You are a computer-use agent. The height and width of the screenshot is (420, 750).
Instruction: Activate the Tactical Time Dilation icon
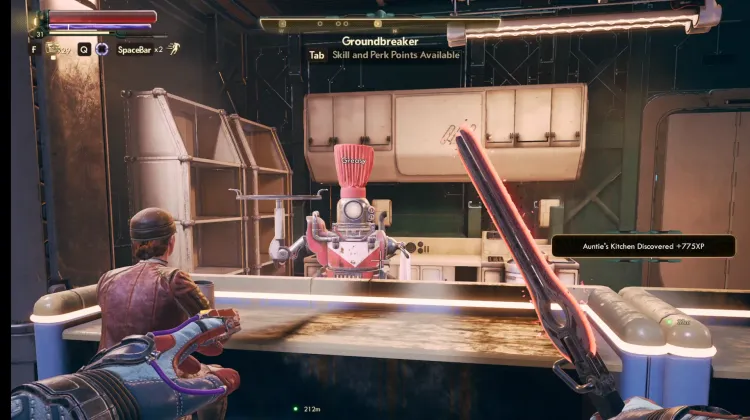pos(102,49)
